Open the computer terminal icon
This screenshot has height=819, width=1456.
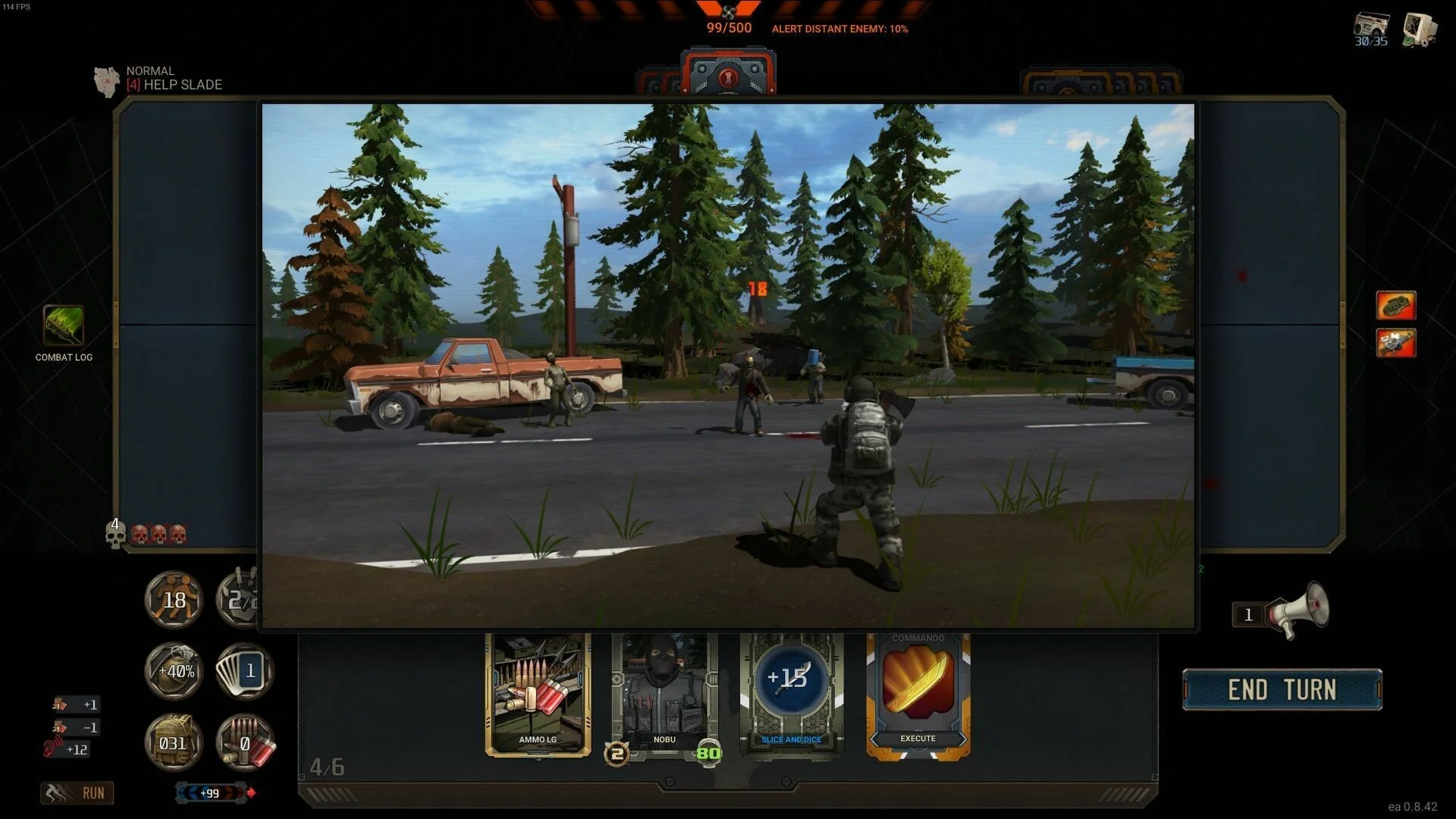pos(1420,29)
